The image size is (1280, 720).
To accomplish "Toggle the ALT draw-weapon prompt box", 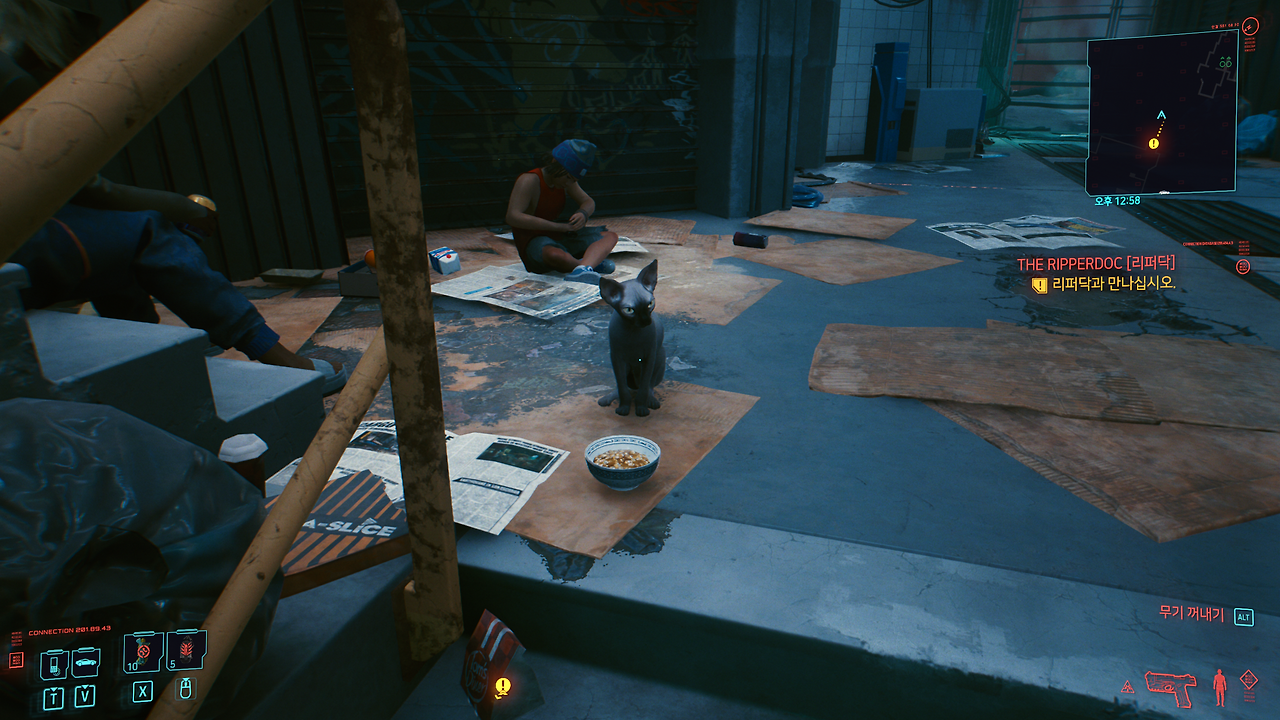I will tap(1243, 617).
